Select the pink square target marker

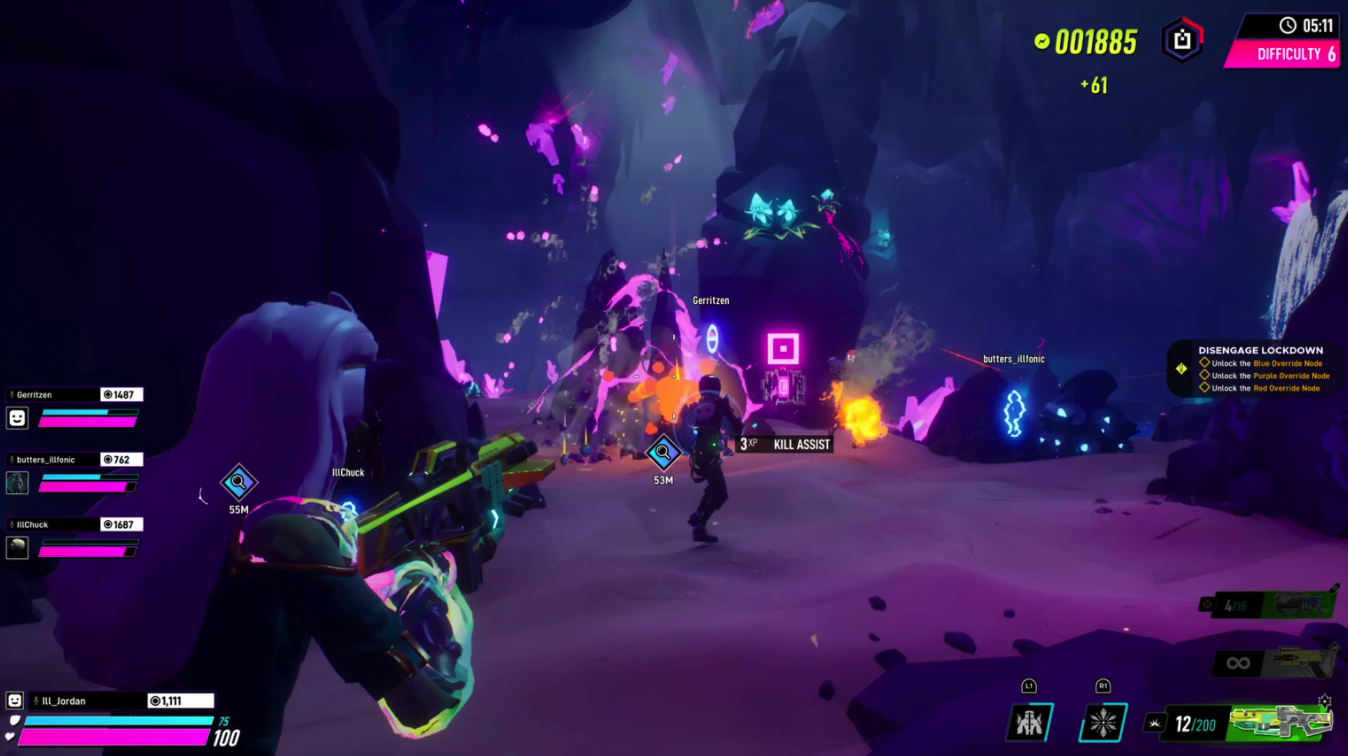click(x=783, y=349)
